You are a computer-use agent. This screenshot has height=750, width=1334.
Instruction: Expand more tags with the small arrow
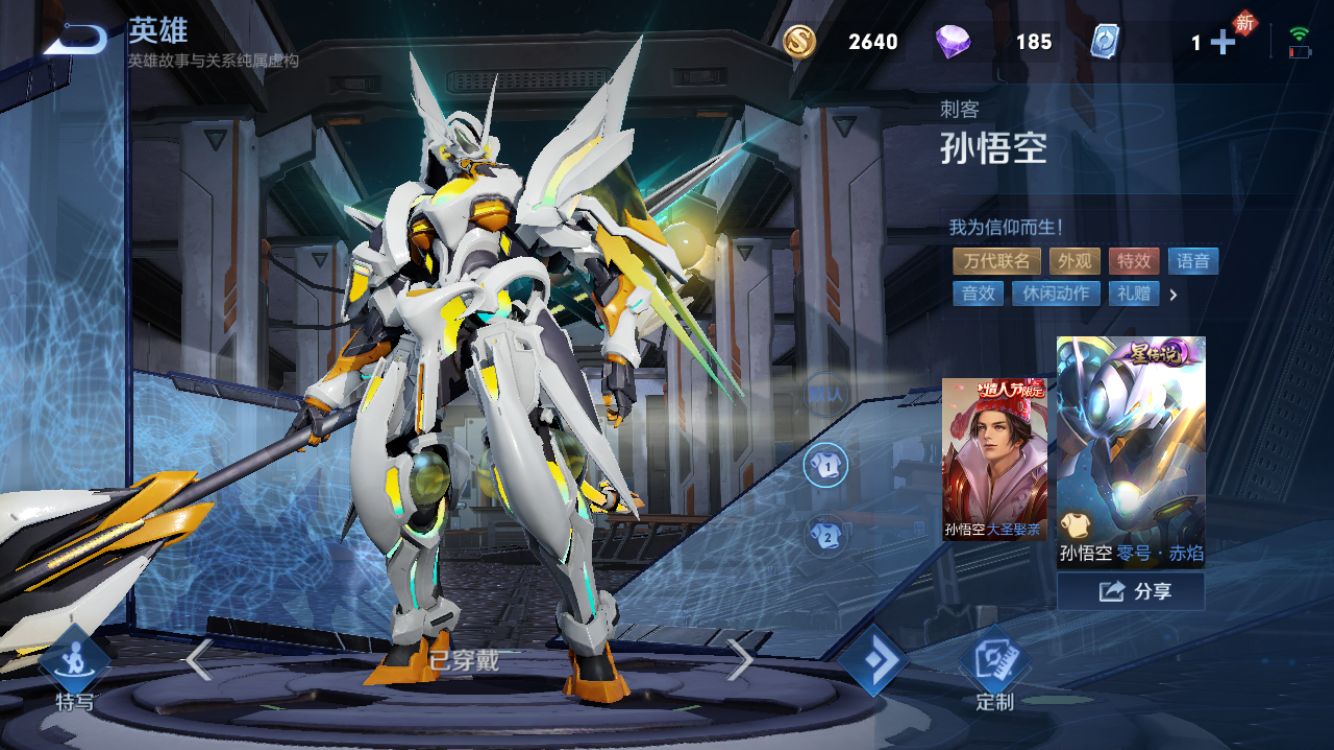[1174, 294]
